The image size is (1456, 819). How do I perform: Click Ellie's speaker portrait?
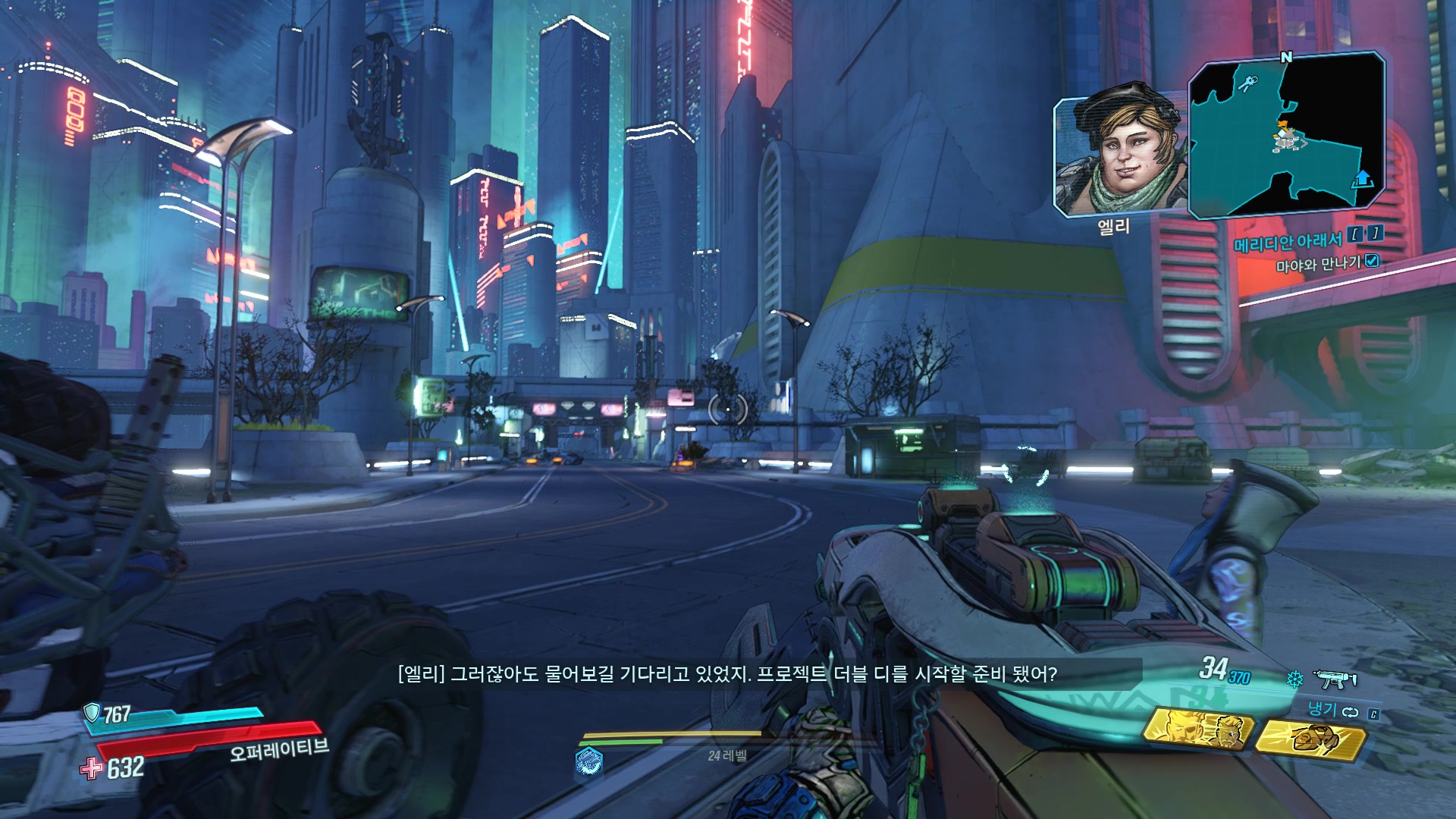(1119, 155)
